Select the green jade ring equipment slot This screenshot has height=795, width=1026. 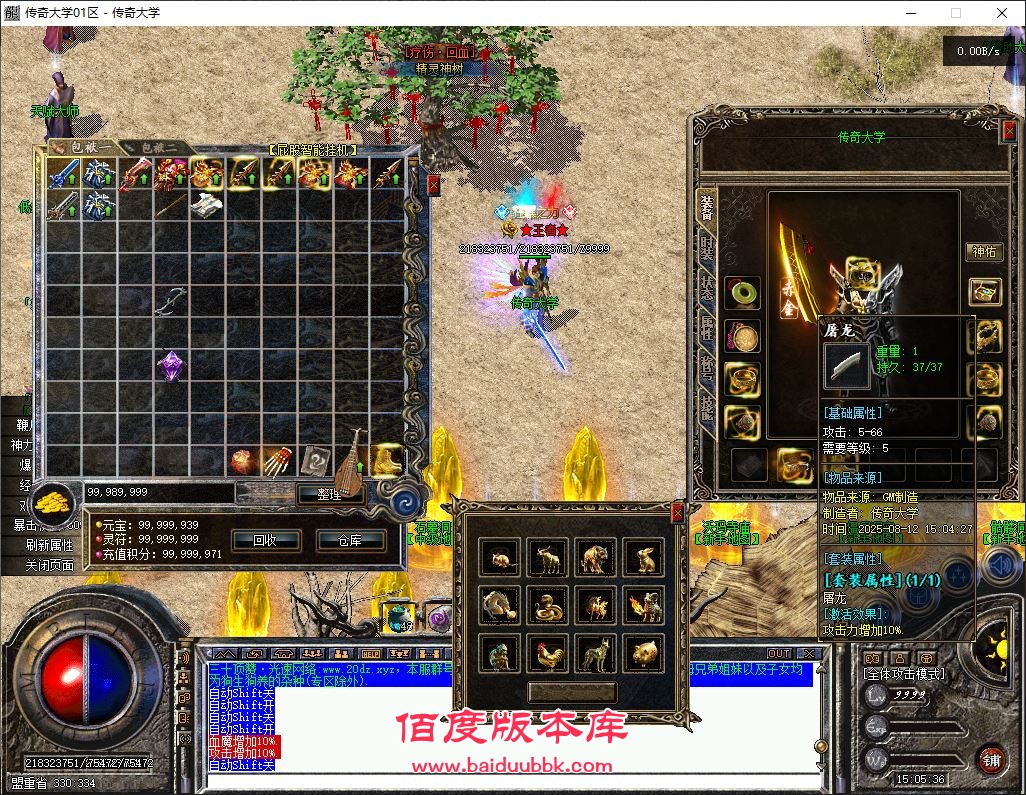pos(742,293)
